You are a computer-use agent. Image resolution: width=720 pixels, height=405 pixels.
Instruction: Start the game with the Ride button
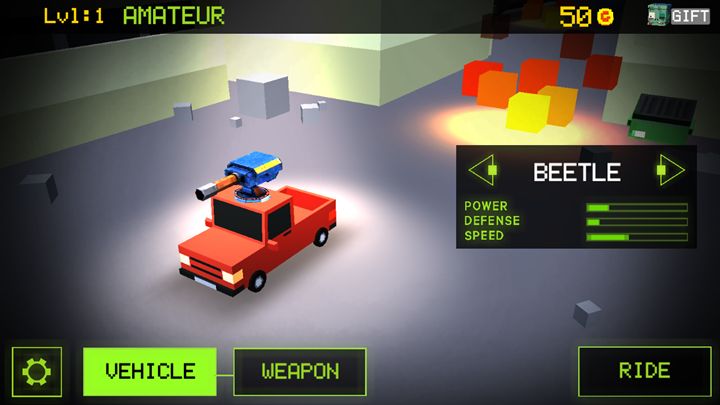(x=644, y=371)
